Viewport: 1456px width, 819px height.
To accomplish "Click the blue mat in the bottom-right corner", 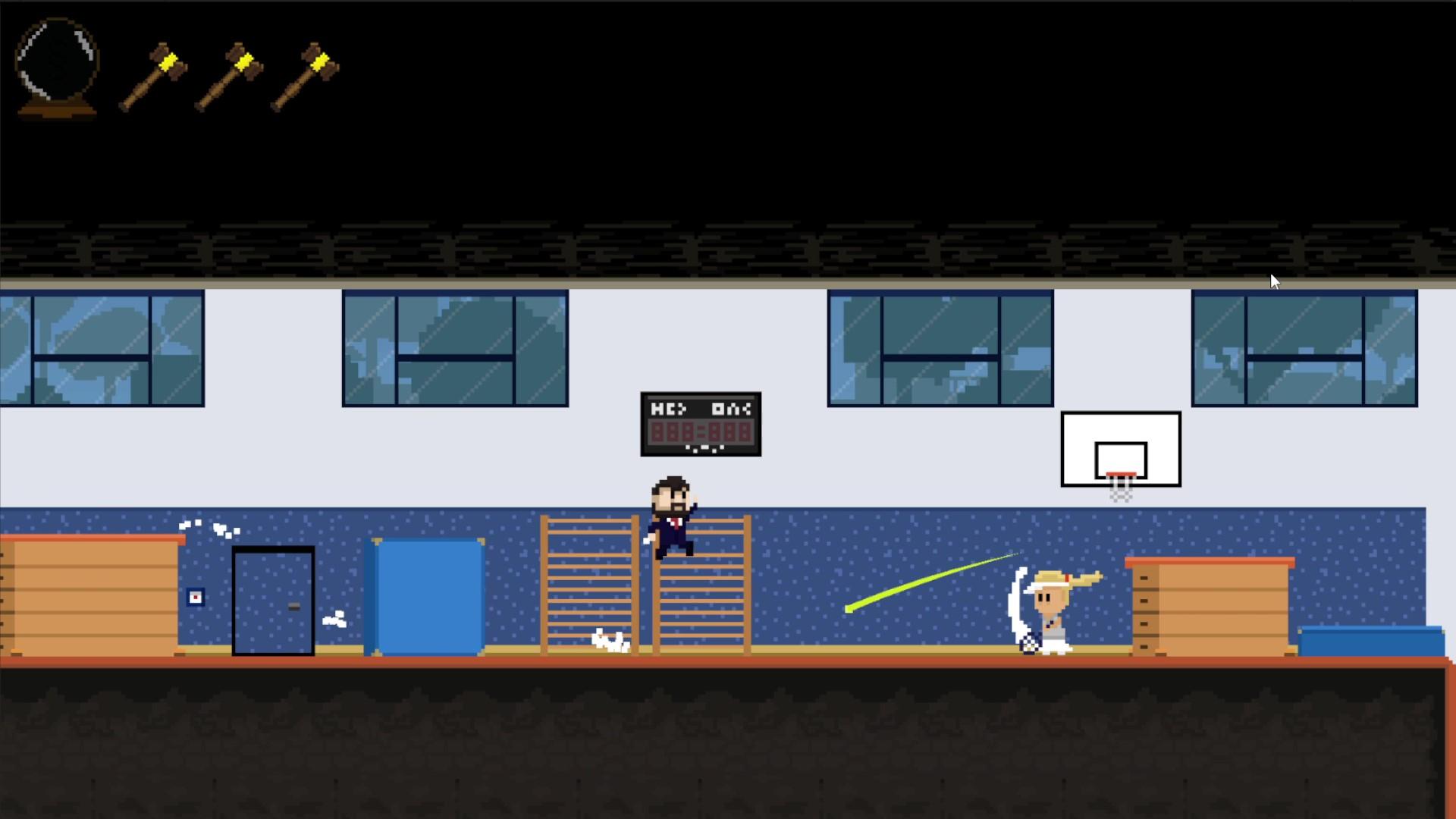I will (1373, 641).
